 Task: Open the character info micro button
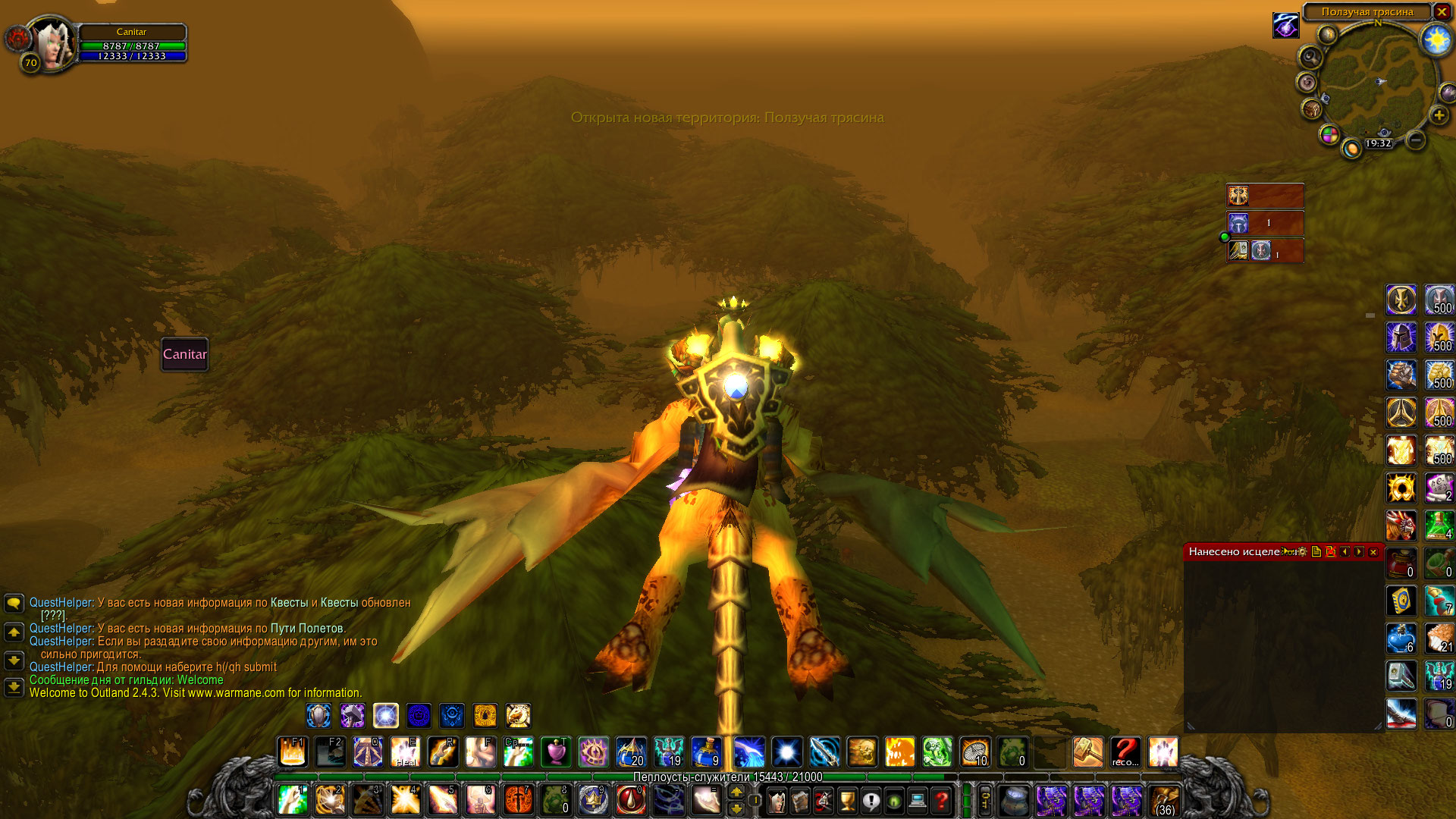[777, 801]
